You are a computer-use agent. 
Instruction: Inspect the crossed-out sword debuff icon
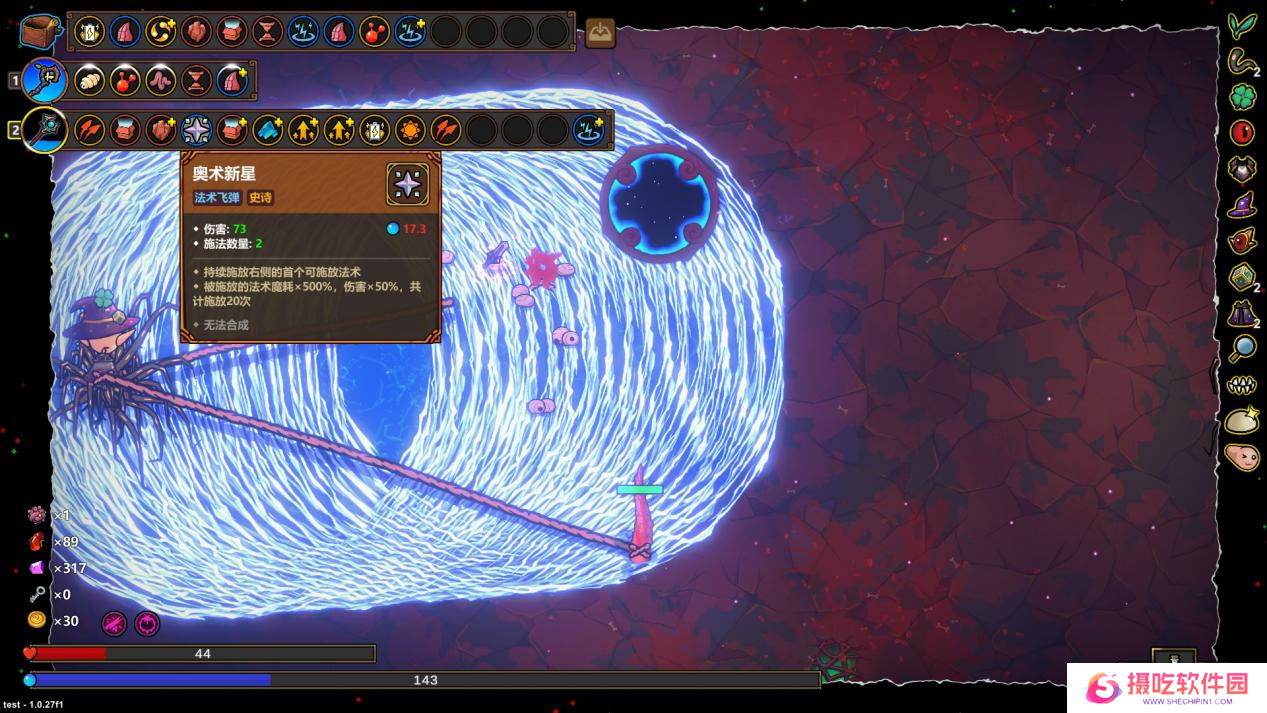click(x=114, y=623)
